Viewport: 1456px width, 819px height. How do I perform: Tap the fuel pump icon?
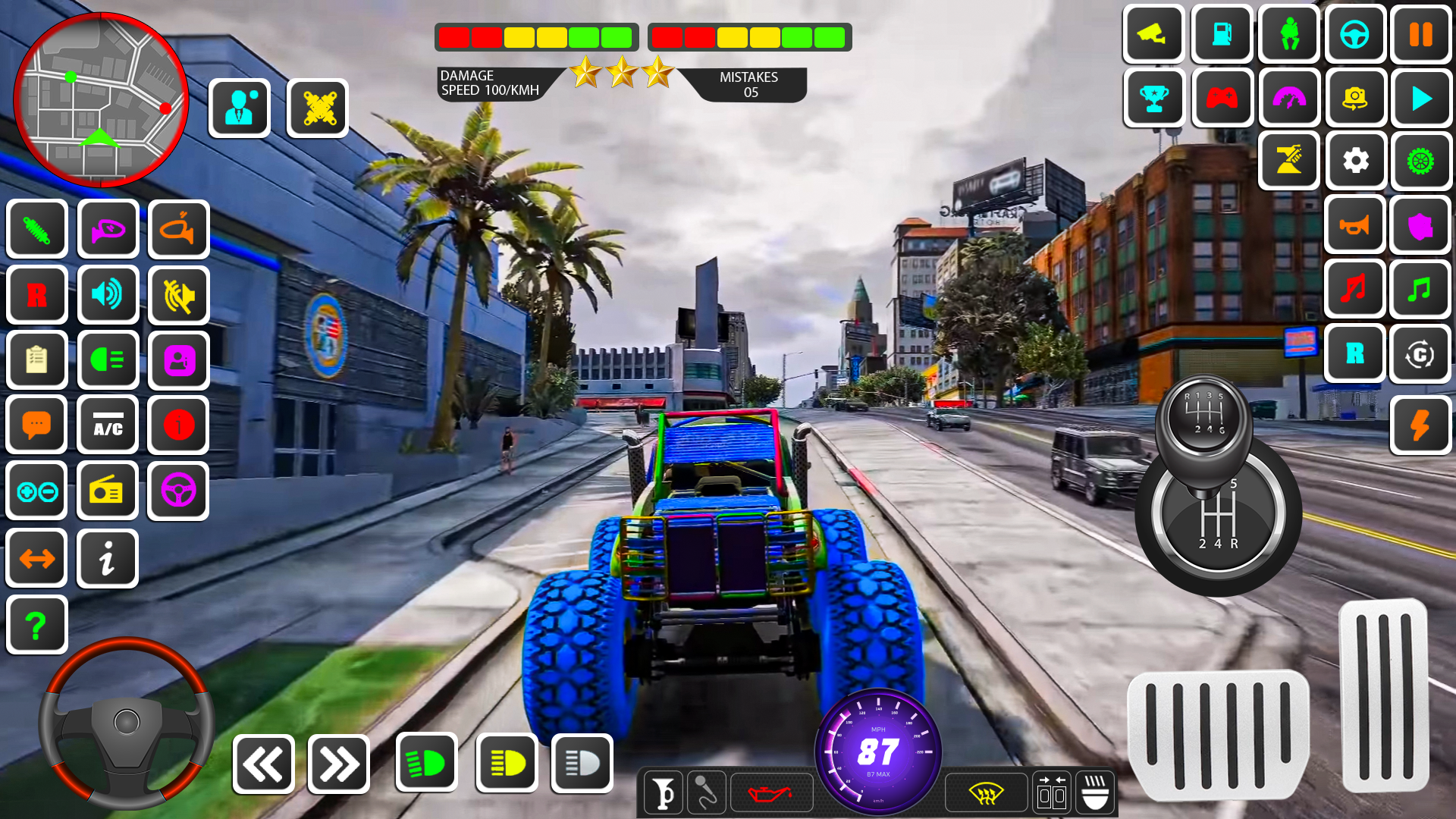pos(1221,34)
